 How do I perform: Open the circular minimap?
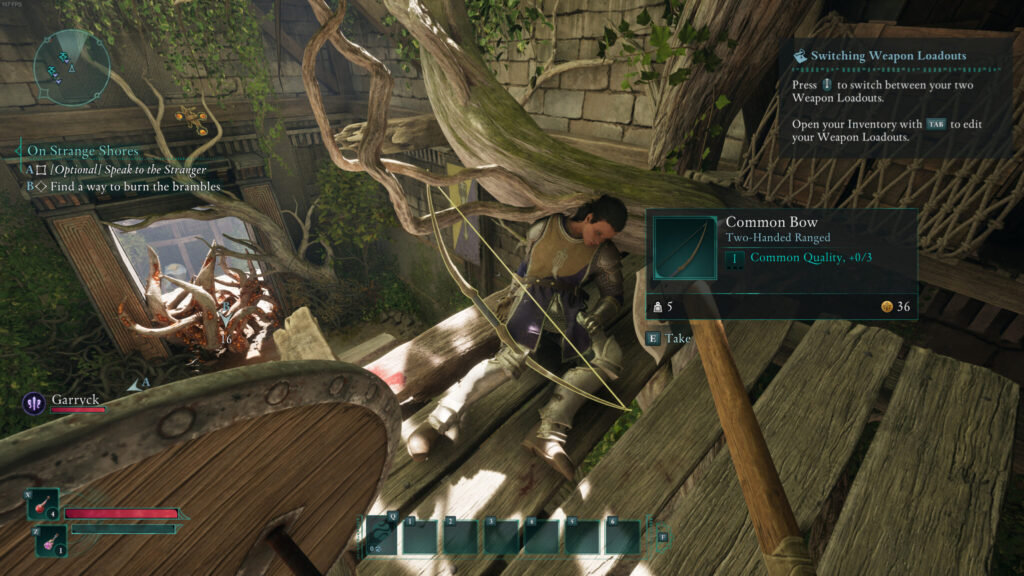click(71, 66)
